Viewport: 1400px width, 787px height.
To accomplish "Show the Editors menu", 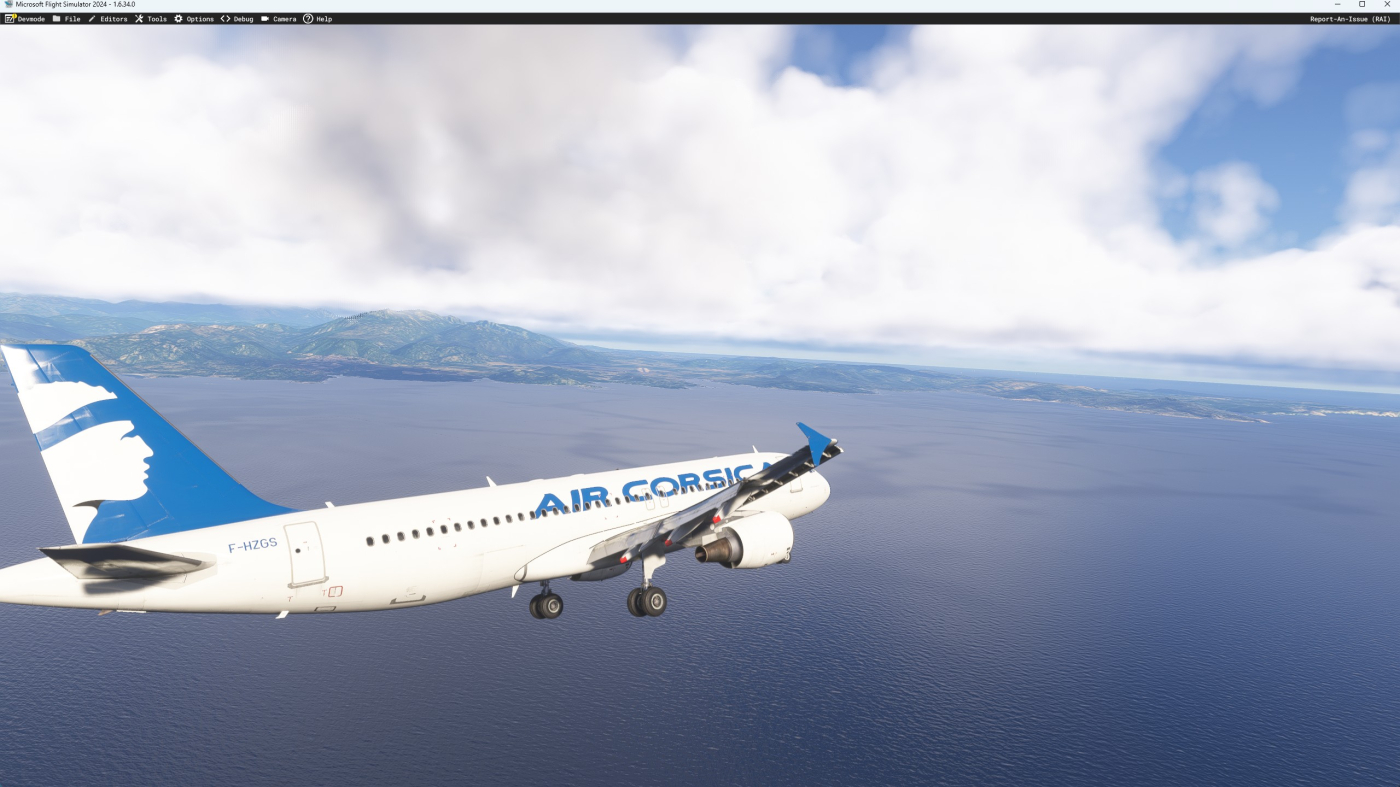I will (x=108, y=19).
